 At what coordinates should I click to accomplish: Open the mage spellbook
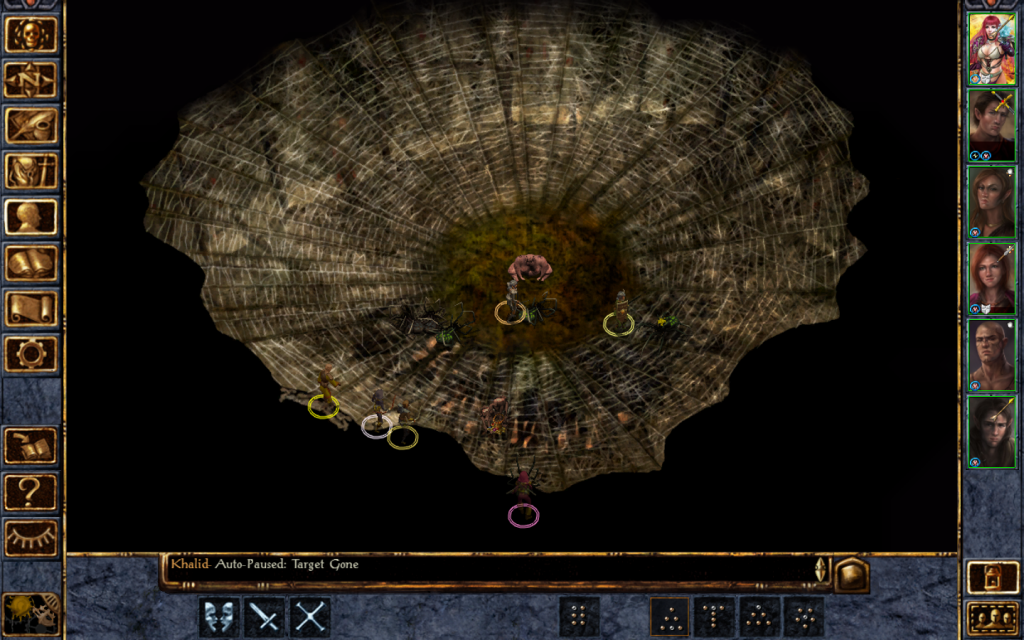[31, 263]
